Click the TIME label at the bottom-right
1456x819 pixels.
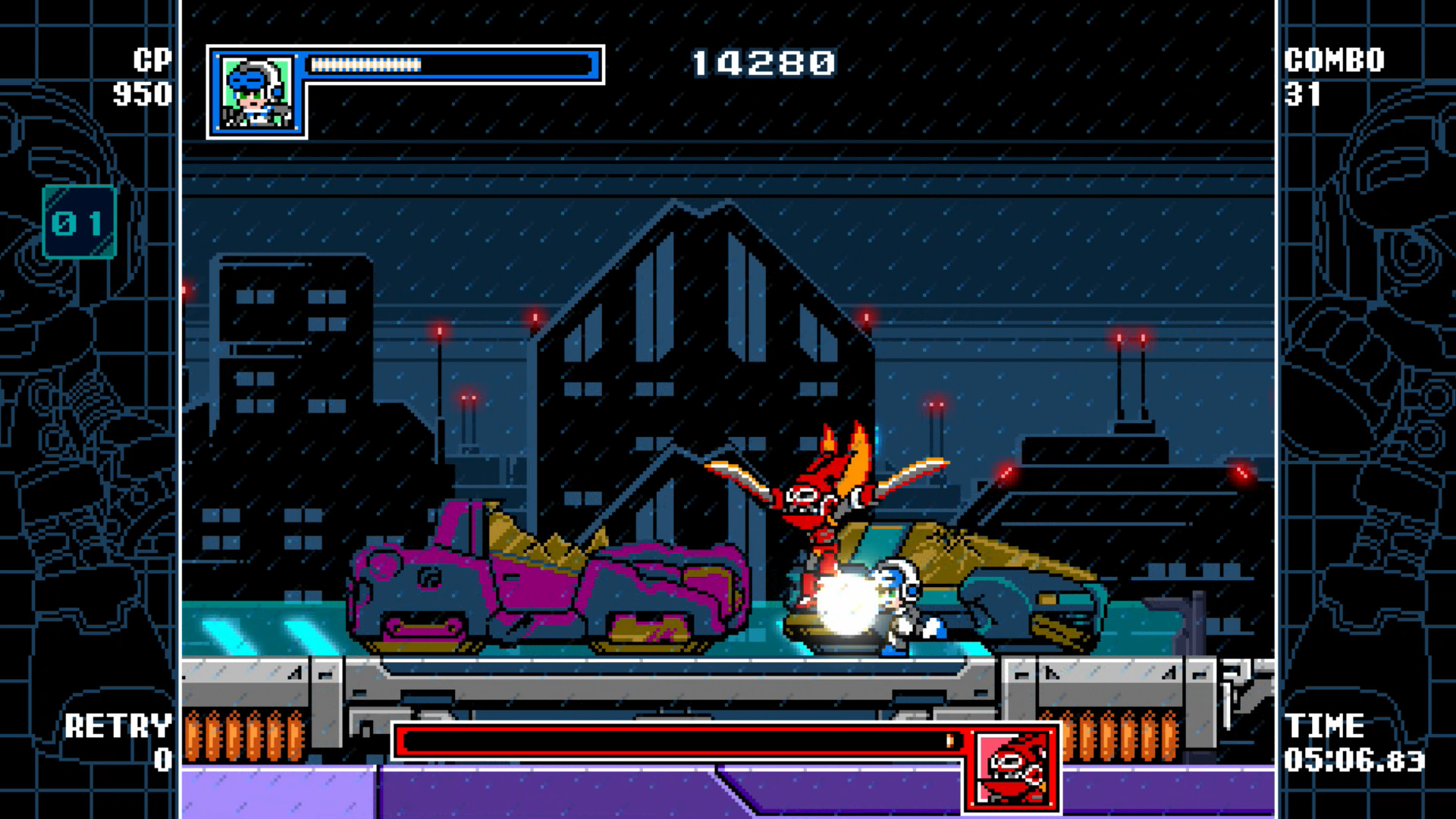(x=1323, y=726)
